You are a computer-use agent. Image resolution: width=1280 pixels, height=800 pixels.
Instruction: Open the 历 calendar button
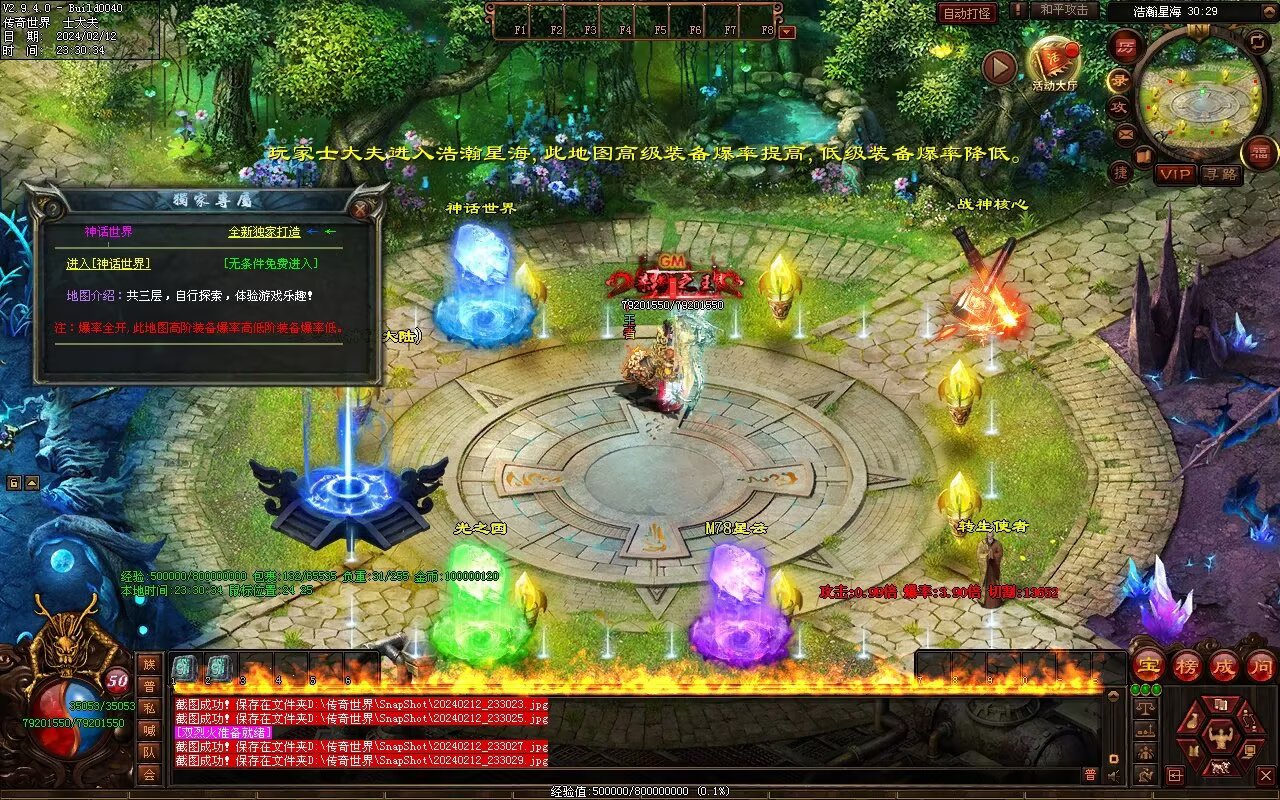click(1126, 47)
